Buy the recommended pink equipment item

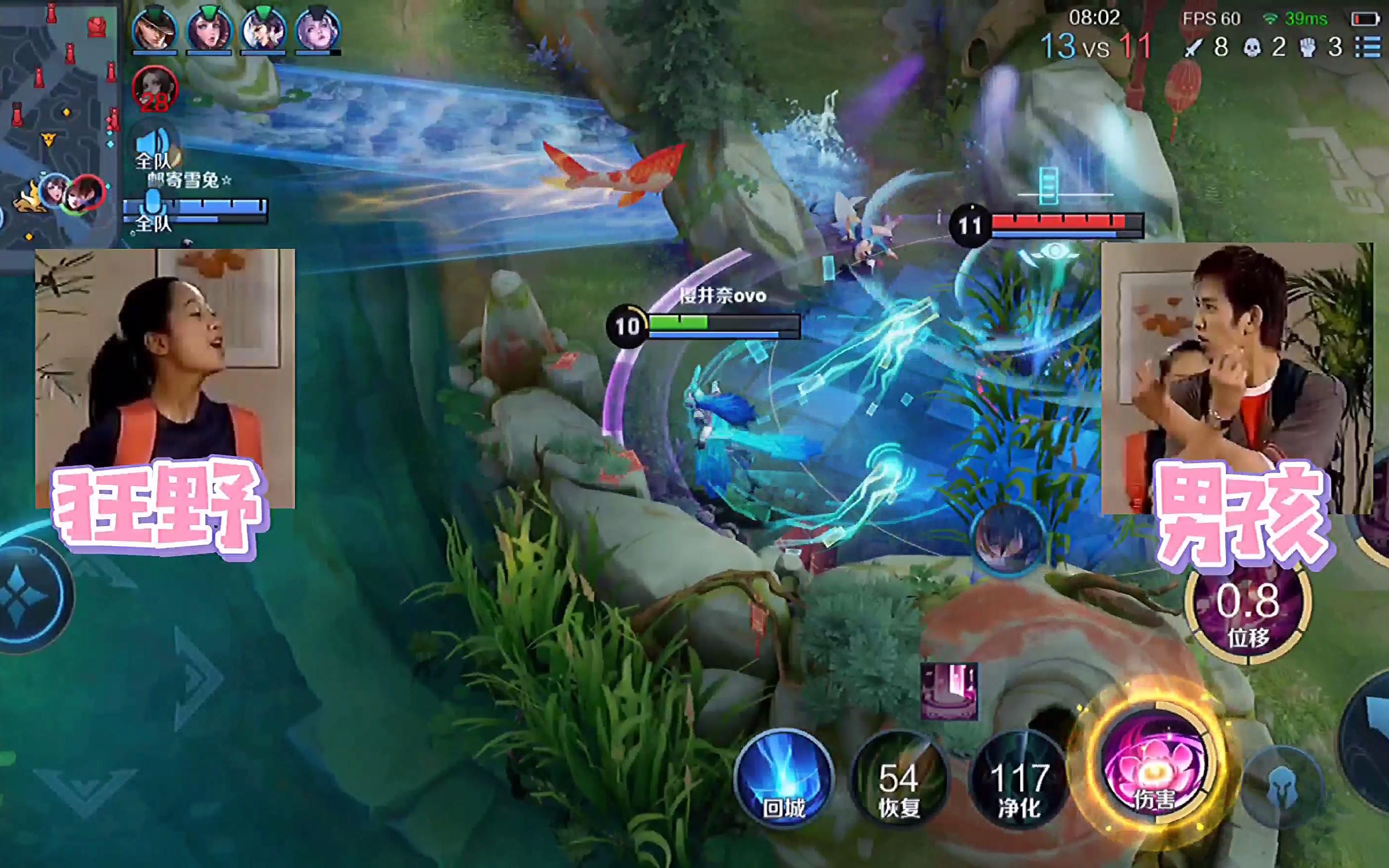[949, 691]
